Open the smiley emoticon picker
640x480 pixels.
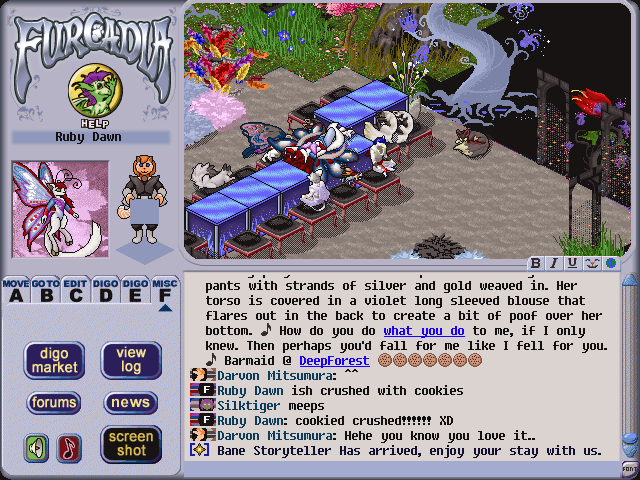[590, 263]
